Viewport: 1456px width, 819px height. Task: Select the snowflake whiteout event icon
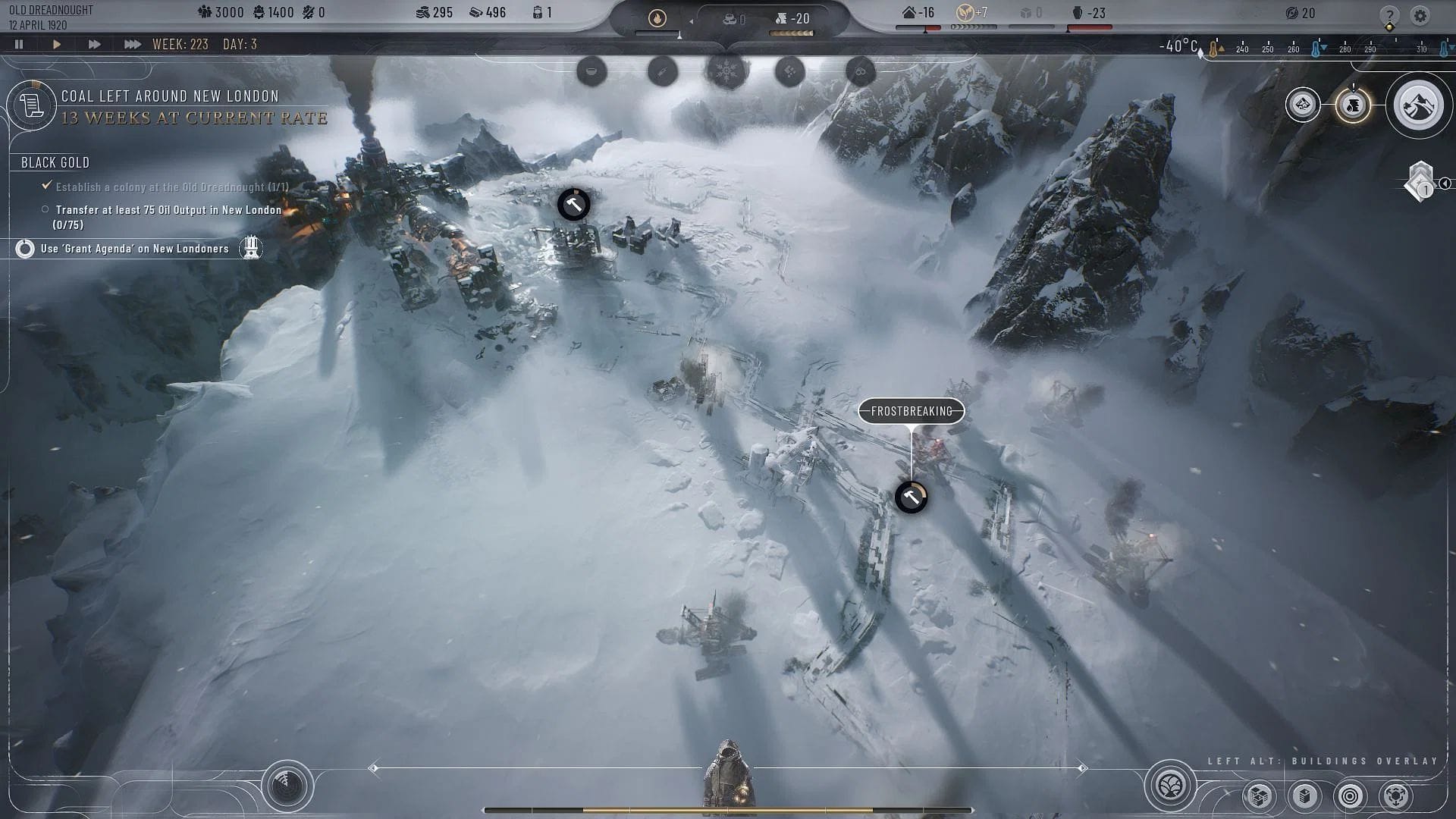click(x=725, y=72)
